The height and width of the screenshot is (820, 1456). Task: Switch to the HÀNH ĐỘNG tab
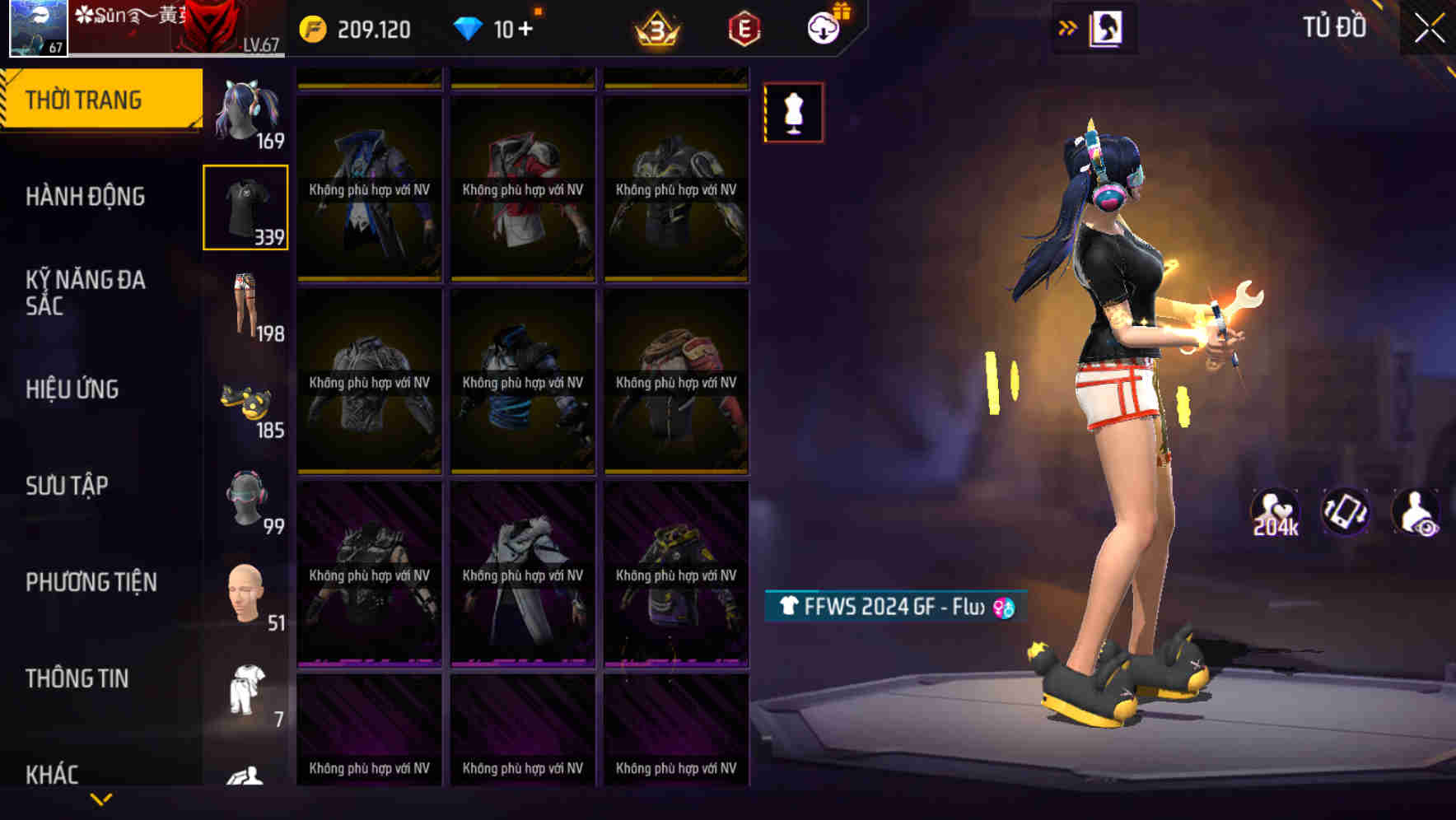pyautogui.click(x=86, y=197)
